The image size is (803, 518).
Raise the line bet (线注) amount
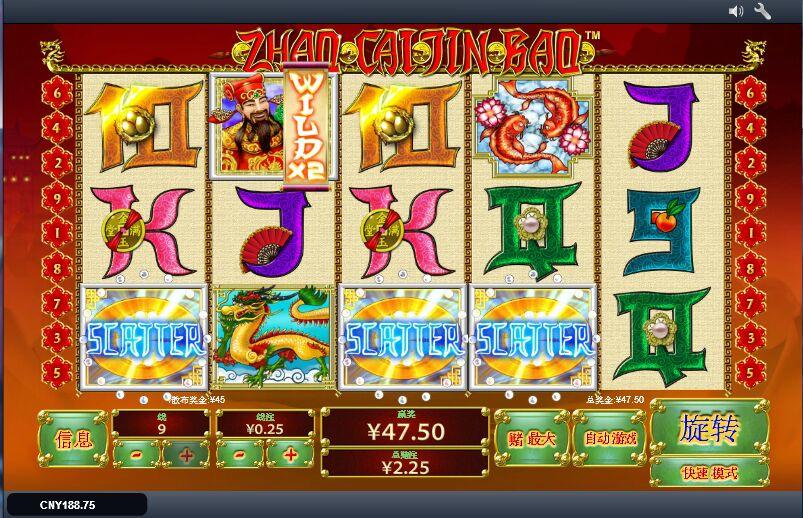point(291,455)
